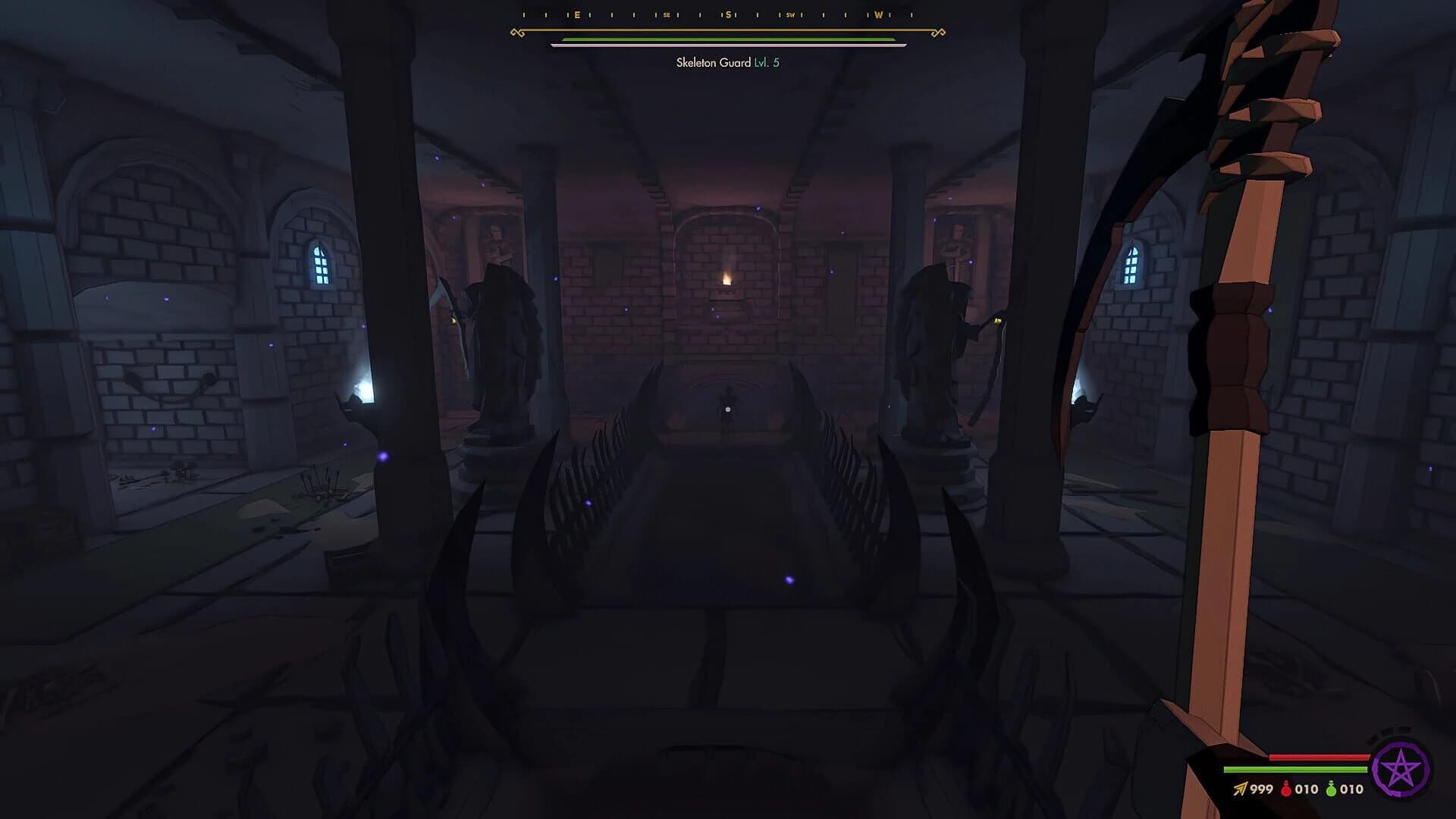Click the S marker on the compass

coord(727,14)
